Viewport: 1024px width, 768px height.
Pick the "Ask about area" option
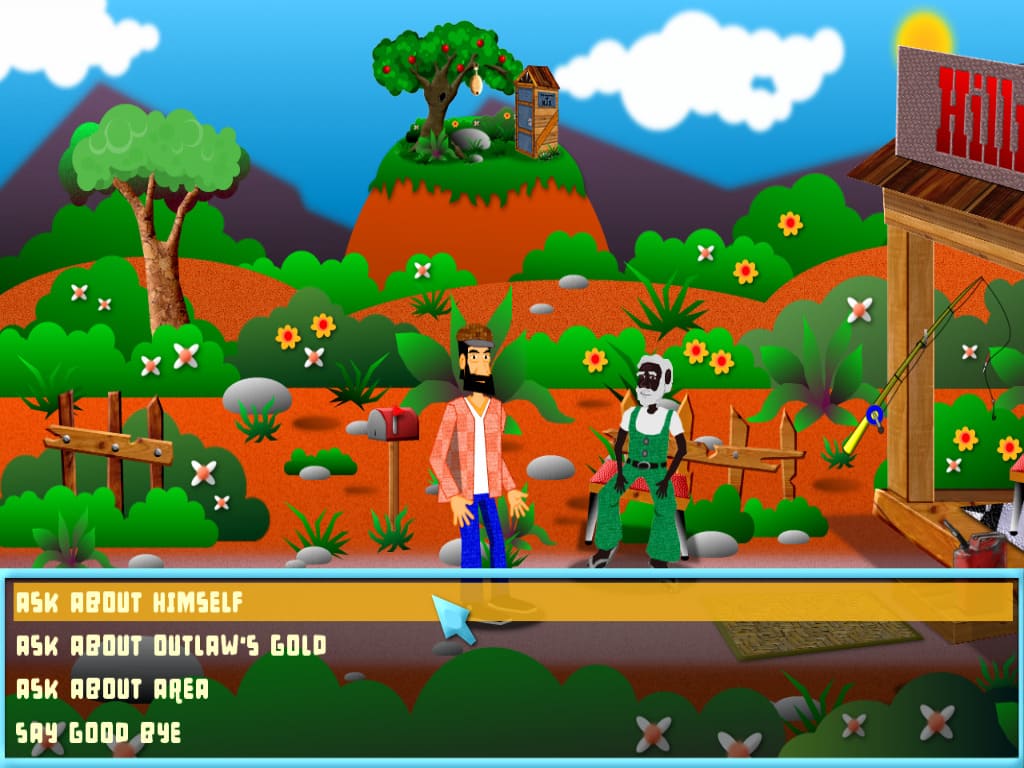pos(112,689)
